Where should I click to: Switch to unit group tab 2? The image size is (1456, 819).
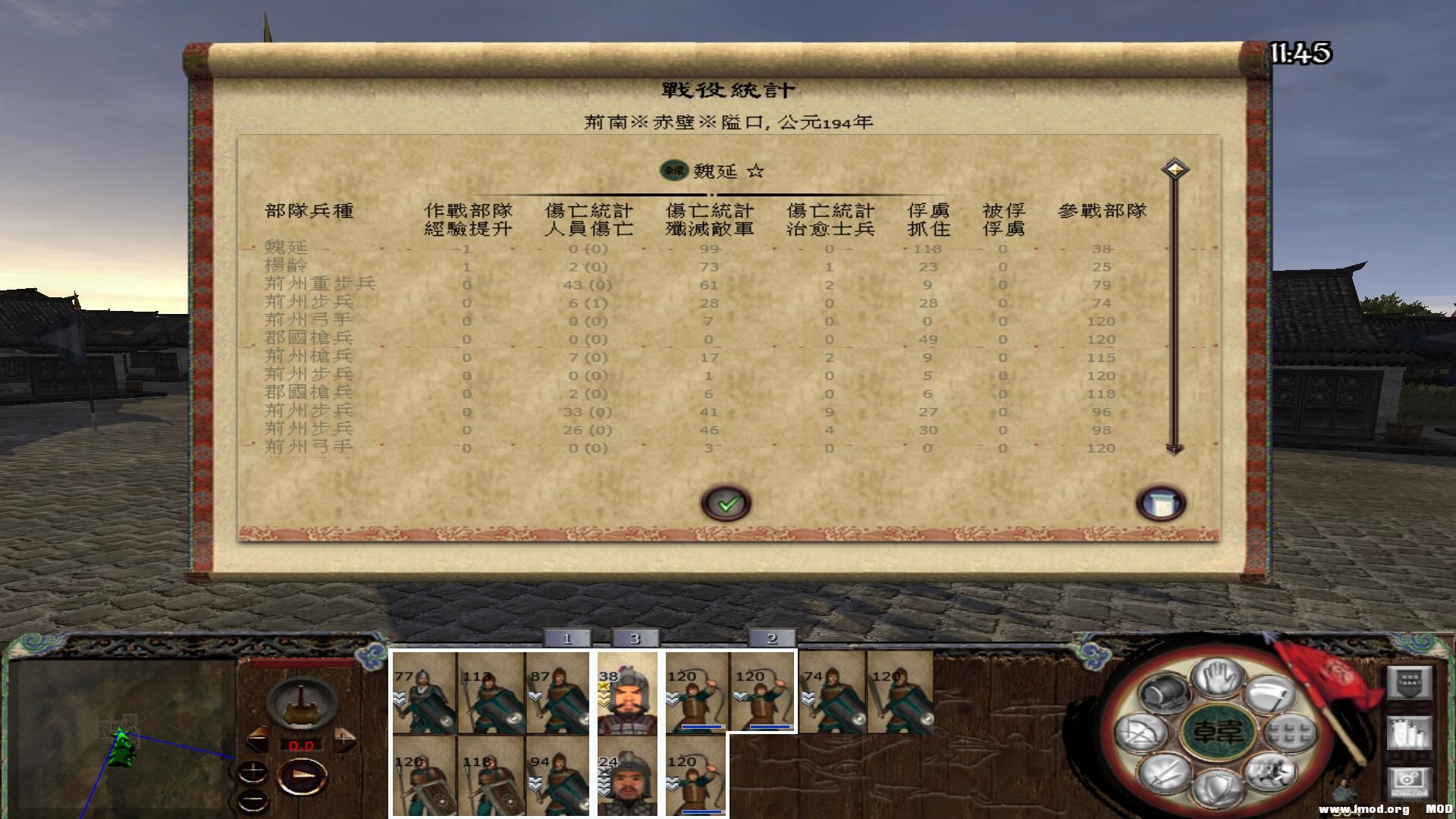tap(770, 639)
